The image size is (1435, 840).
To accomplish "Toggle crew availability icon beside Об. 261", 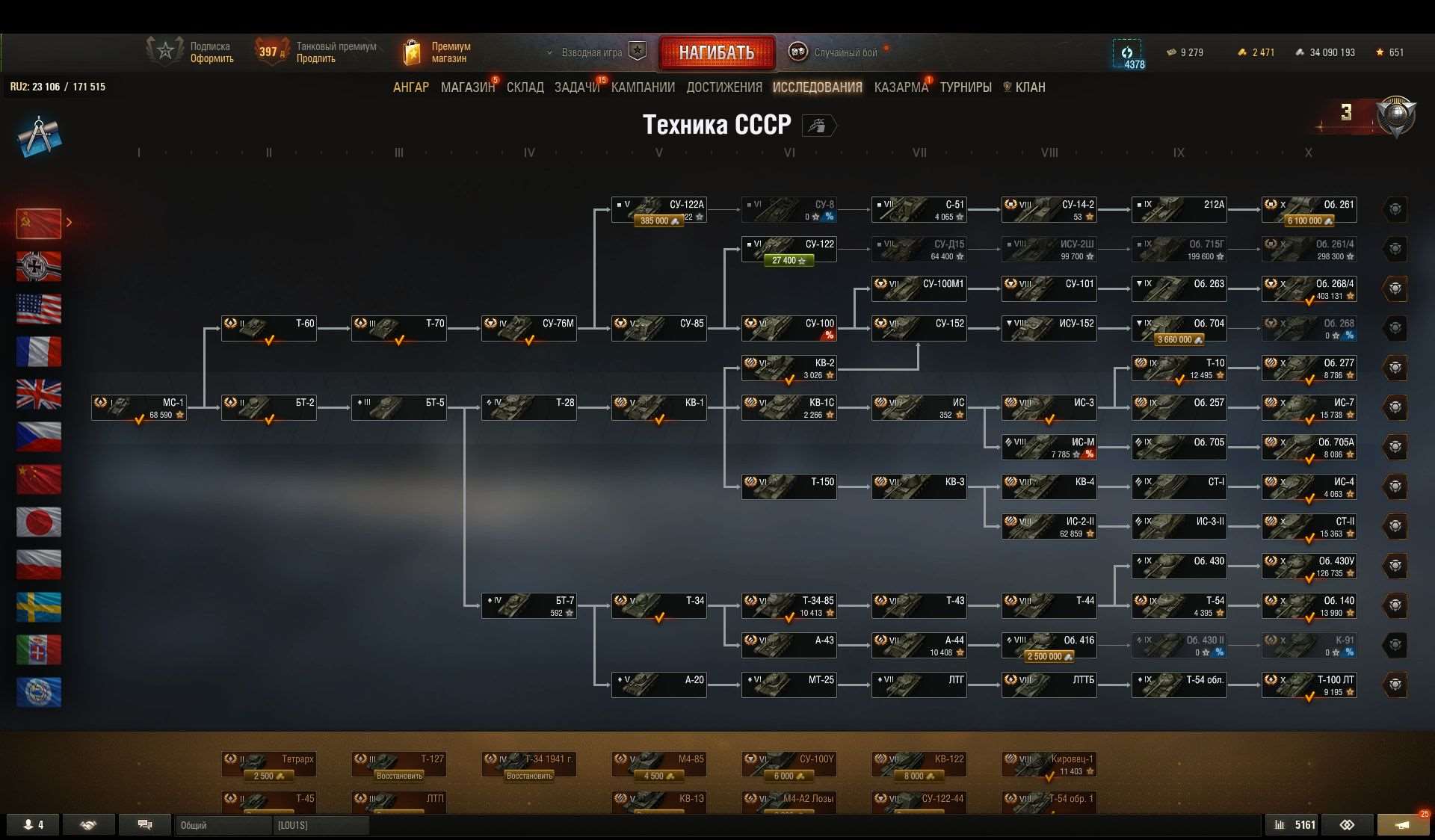I will 1397,210.
